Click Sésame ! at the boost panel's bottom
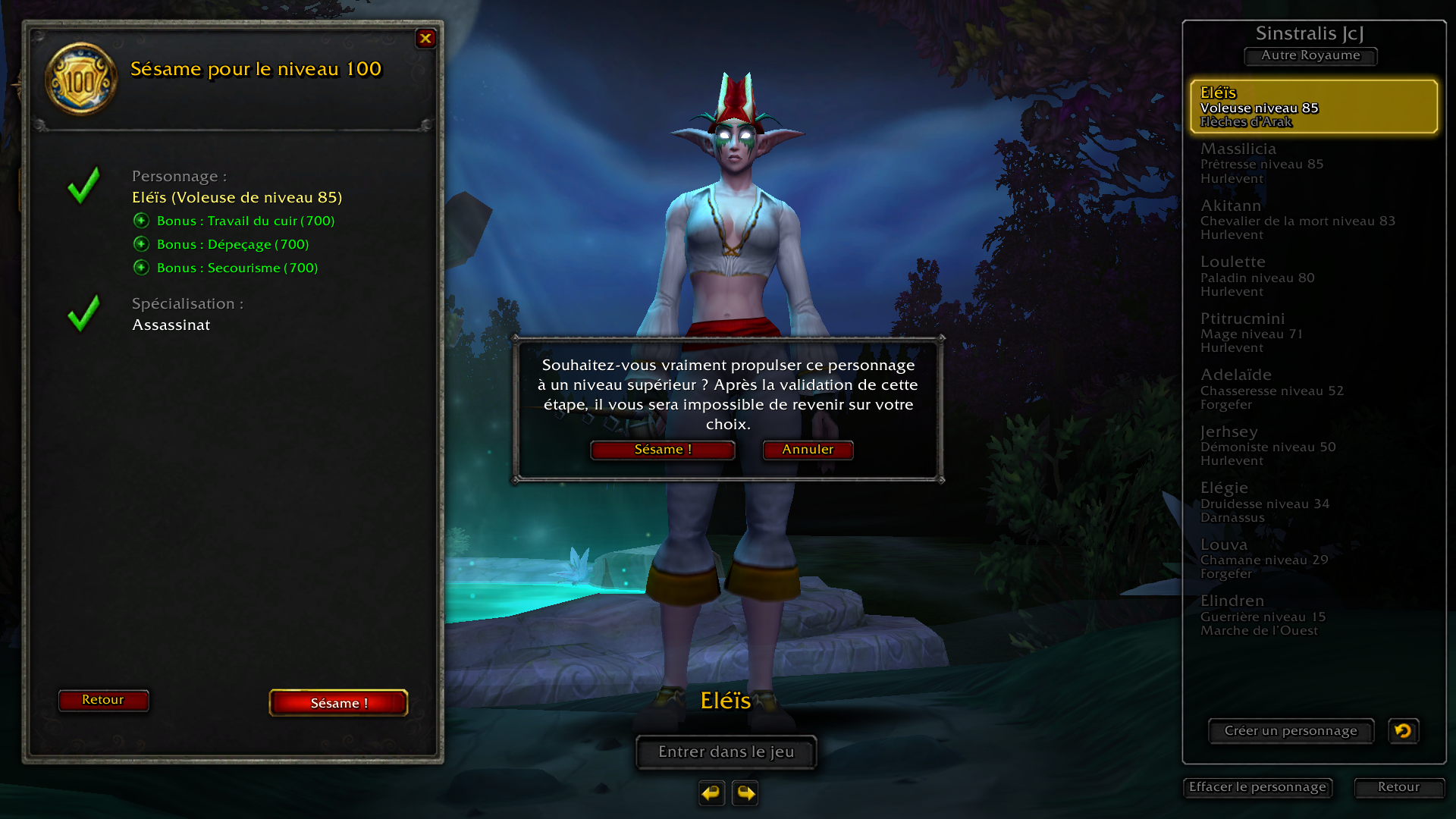Viewport: 1456px width, 819px height. [338, 703]
